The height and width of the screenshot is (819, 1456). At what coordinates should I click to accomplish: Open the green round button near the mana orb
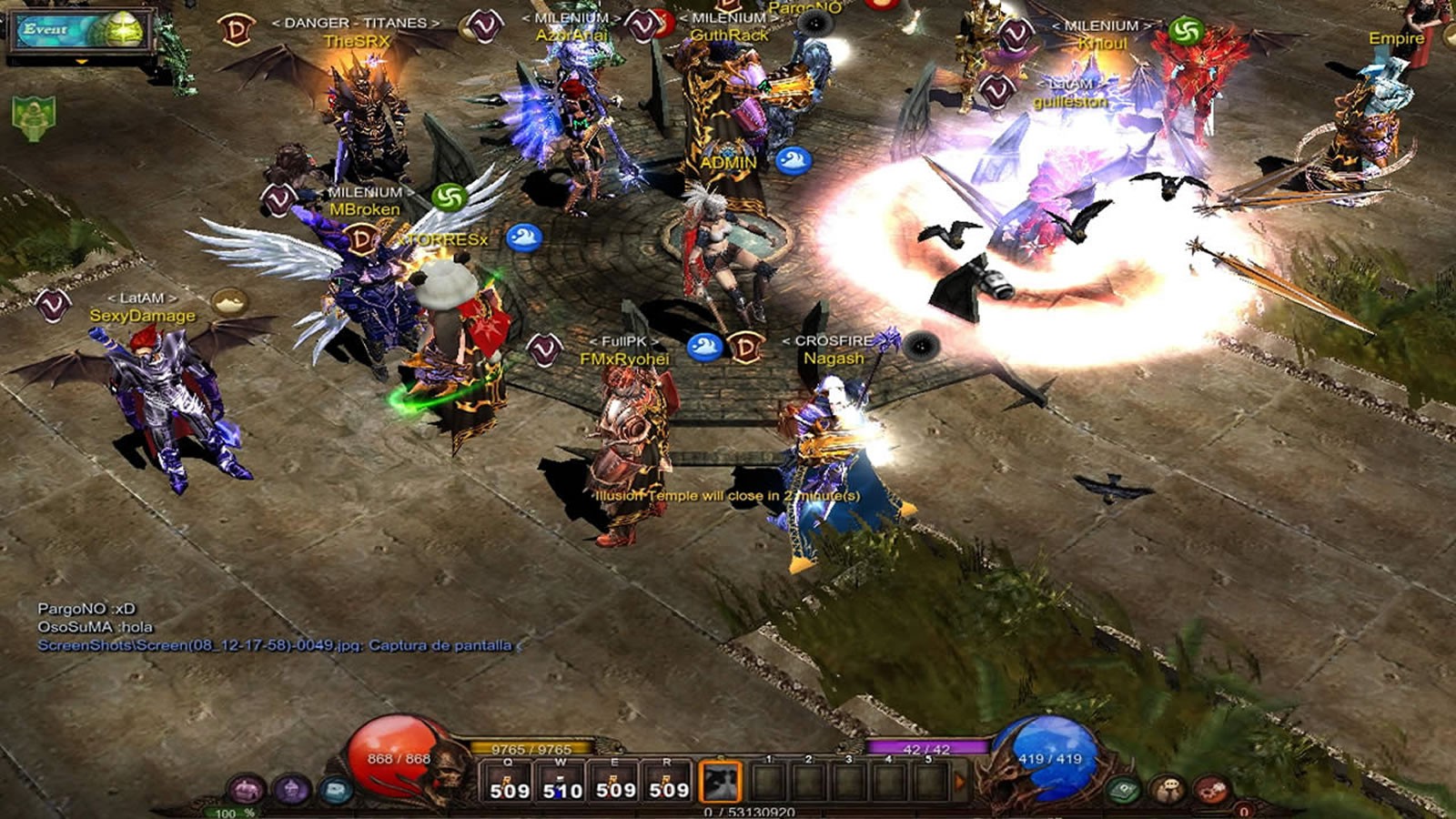point(1125,789)
